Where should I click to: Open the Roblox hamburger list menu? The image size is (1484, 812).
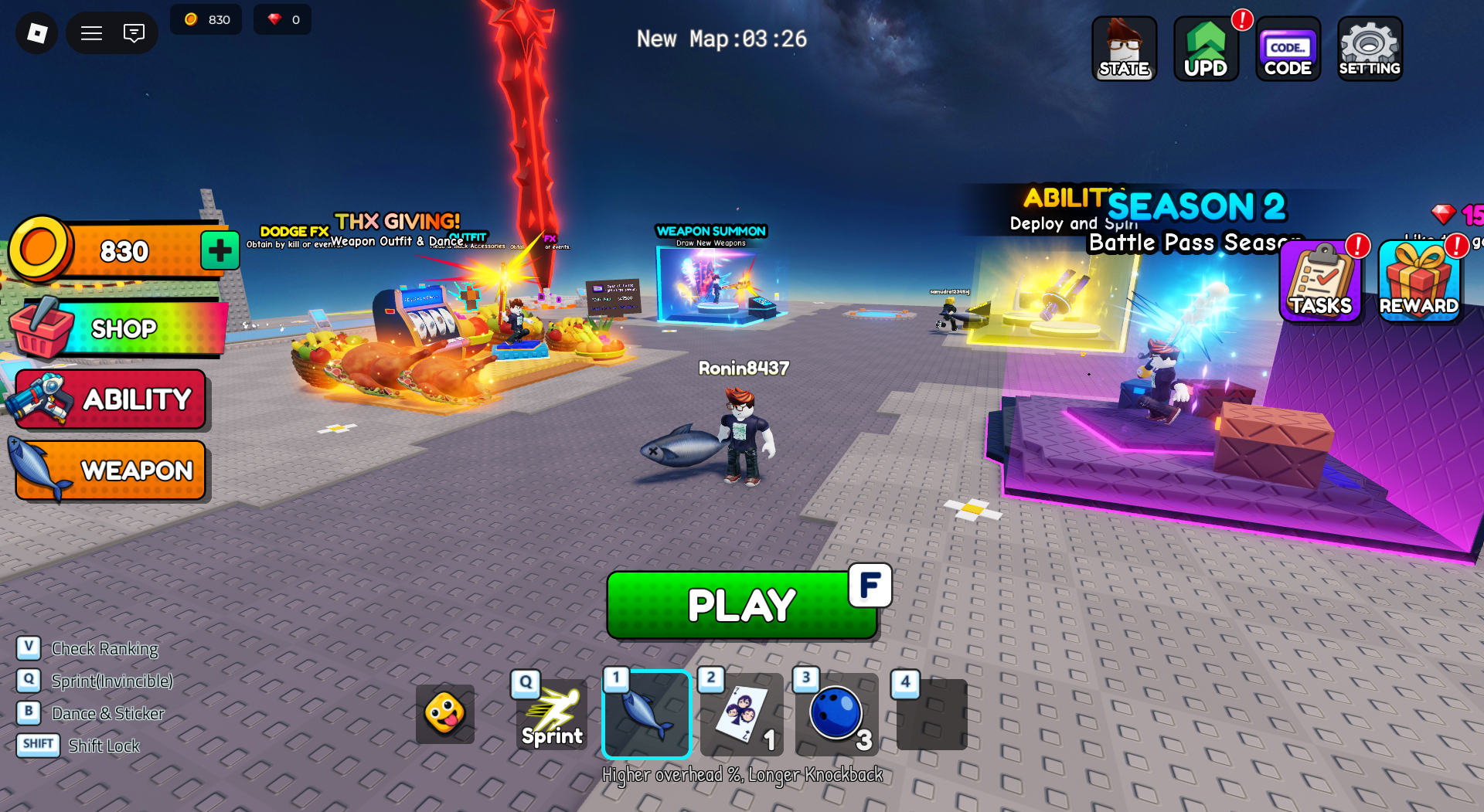tap(91, 33)
